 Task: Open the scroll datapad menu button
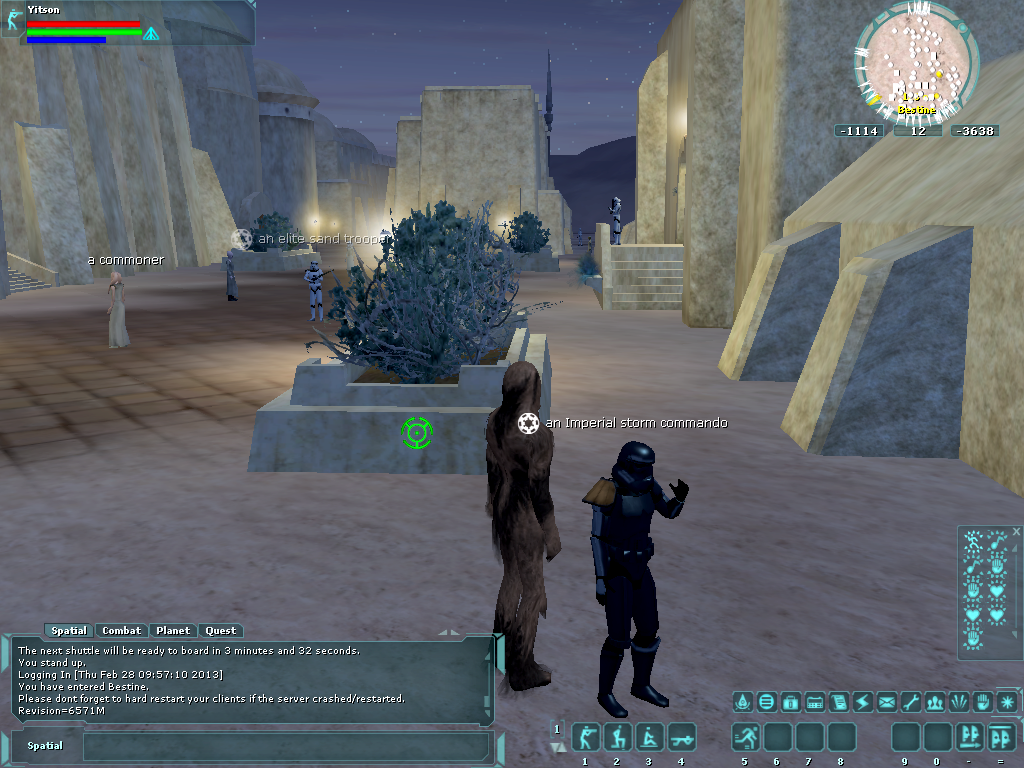coord(839,702)
